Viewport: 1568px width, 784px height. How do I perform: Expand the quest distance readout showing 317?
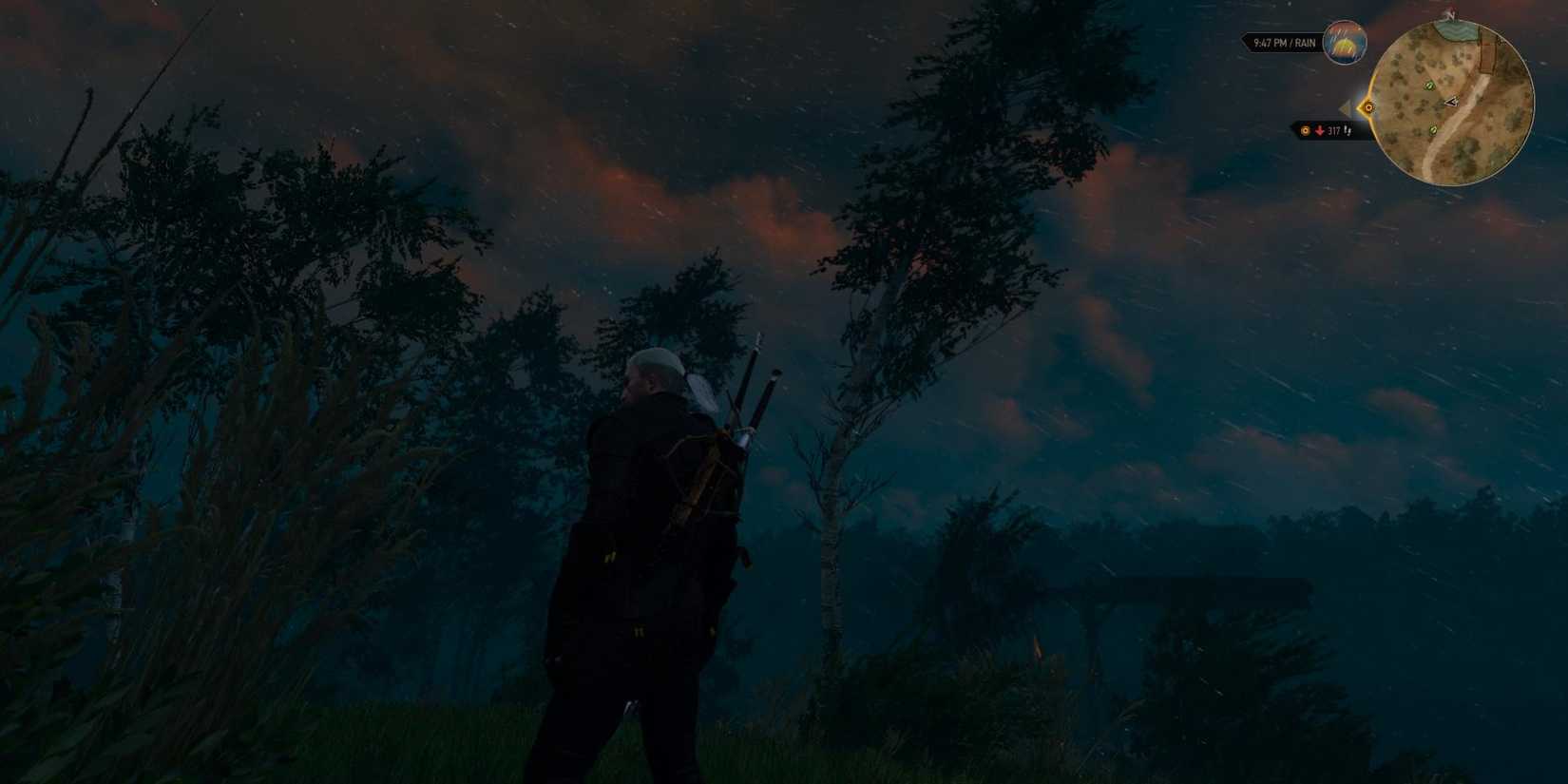coord(1333,131)
